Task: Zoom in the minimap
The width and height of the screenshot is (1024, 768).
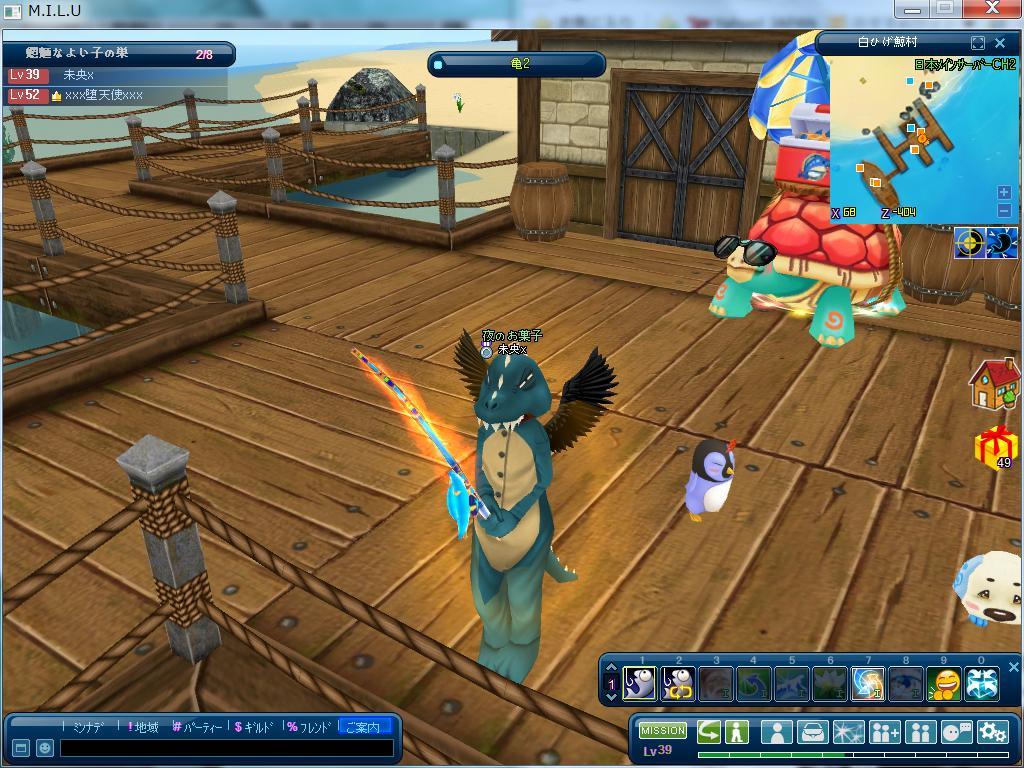Action: tap(1004, 192)
